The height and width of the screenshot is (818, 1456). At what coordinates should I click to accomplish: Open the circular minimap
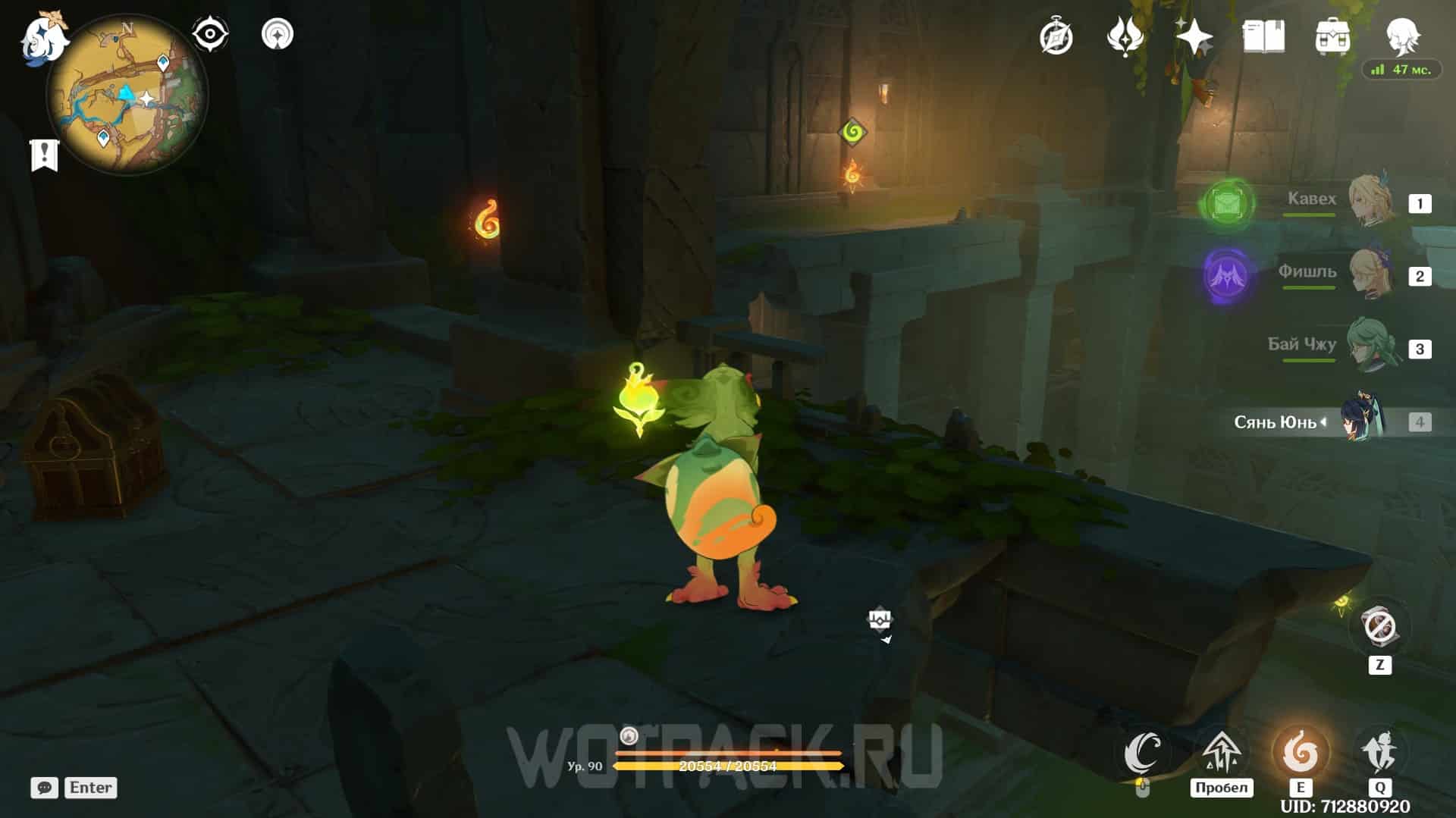pos(127,96)
